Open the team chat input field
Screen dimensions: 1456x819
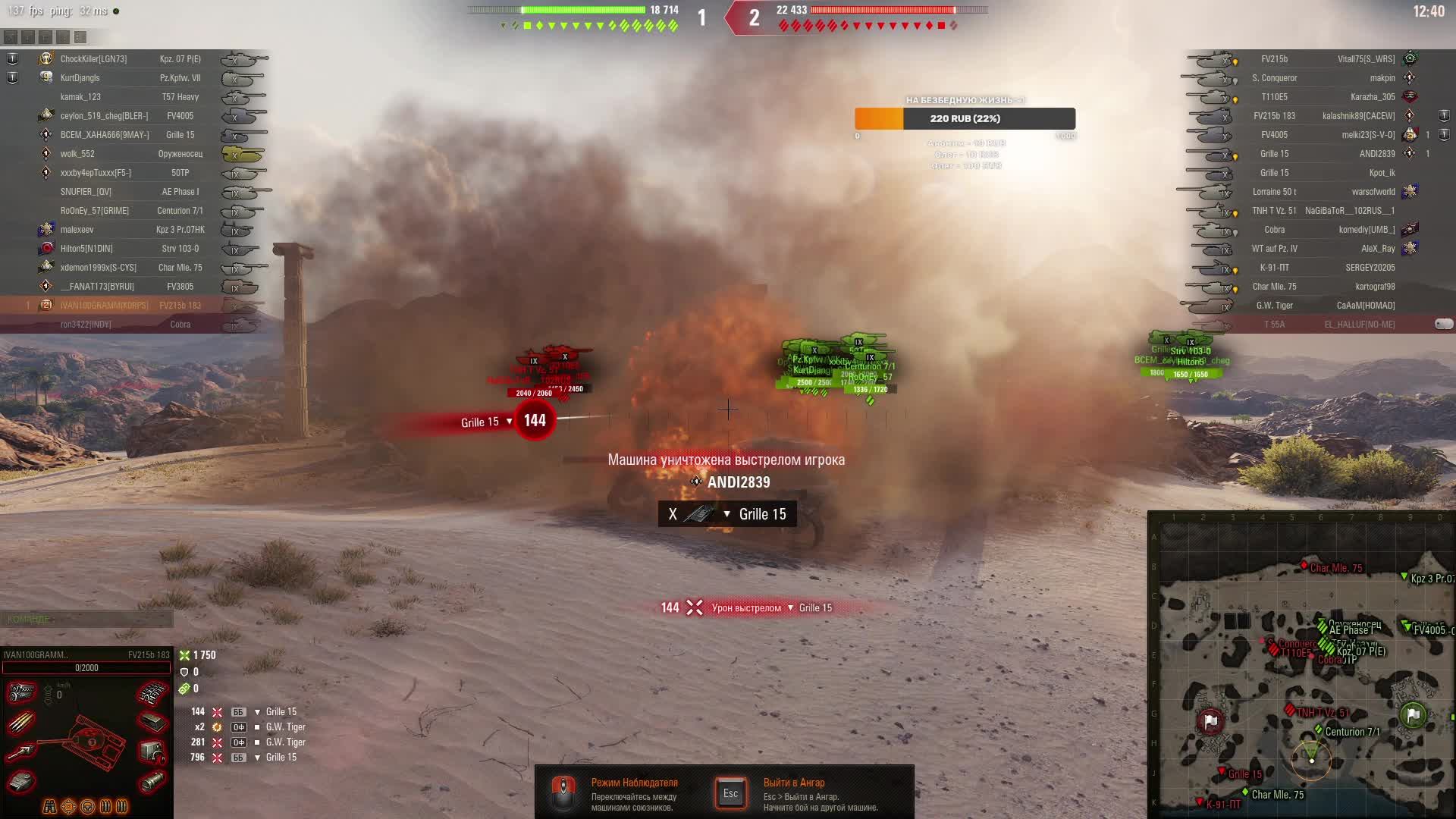click(x=86, y=620)
